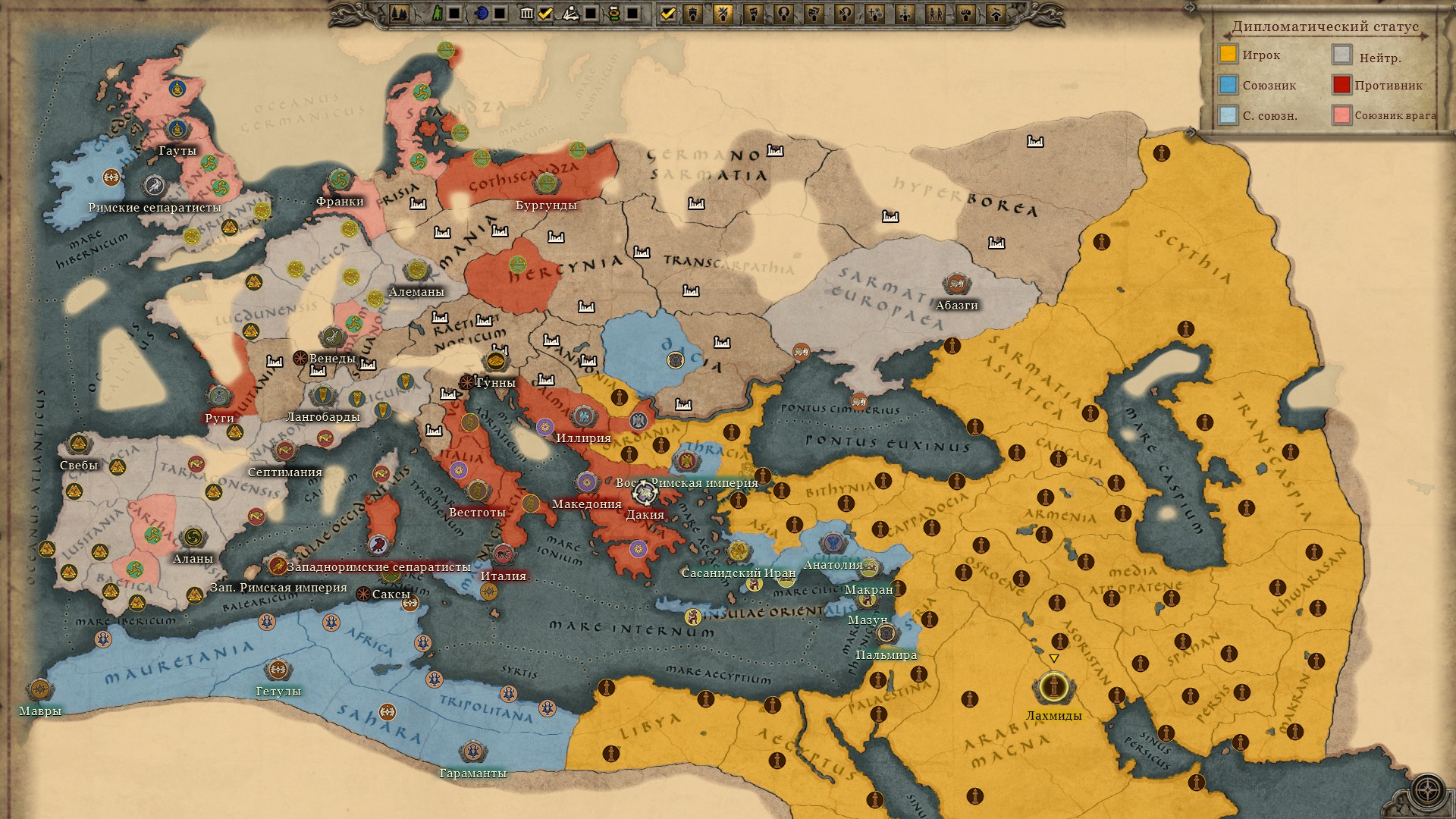Select the Бургунды faction marker
Viewport: 1456px width, 819px height.
[x=546, y=184]
